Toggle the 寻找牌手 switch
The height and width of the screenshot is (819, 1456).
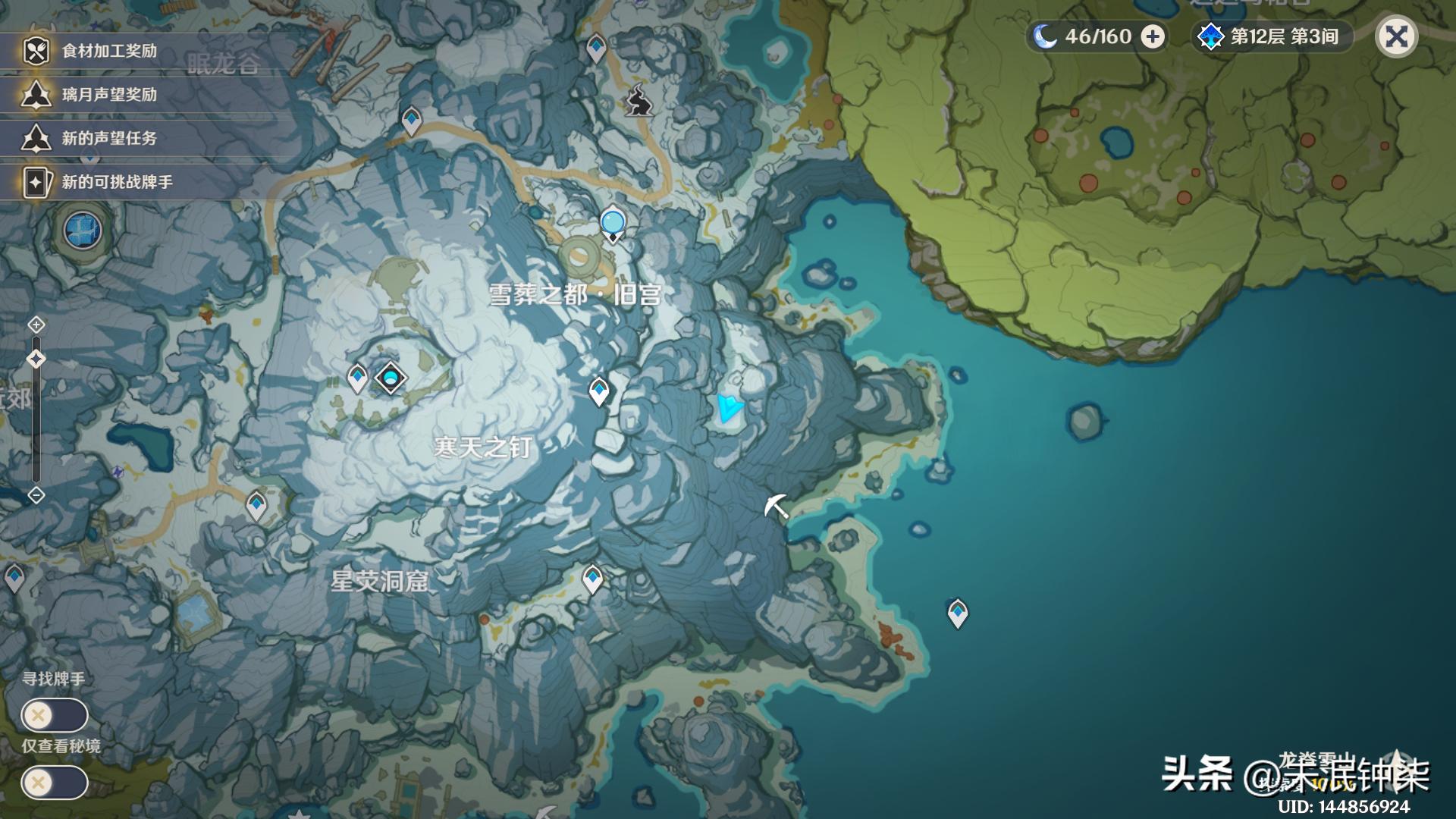pos(55,715)
